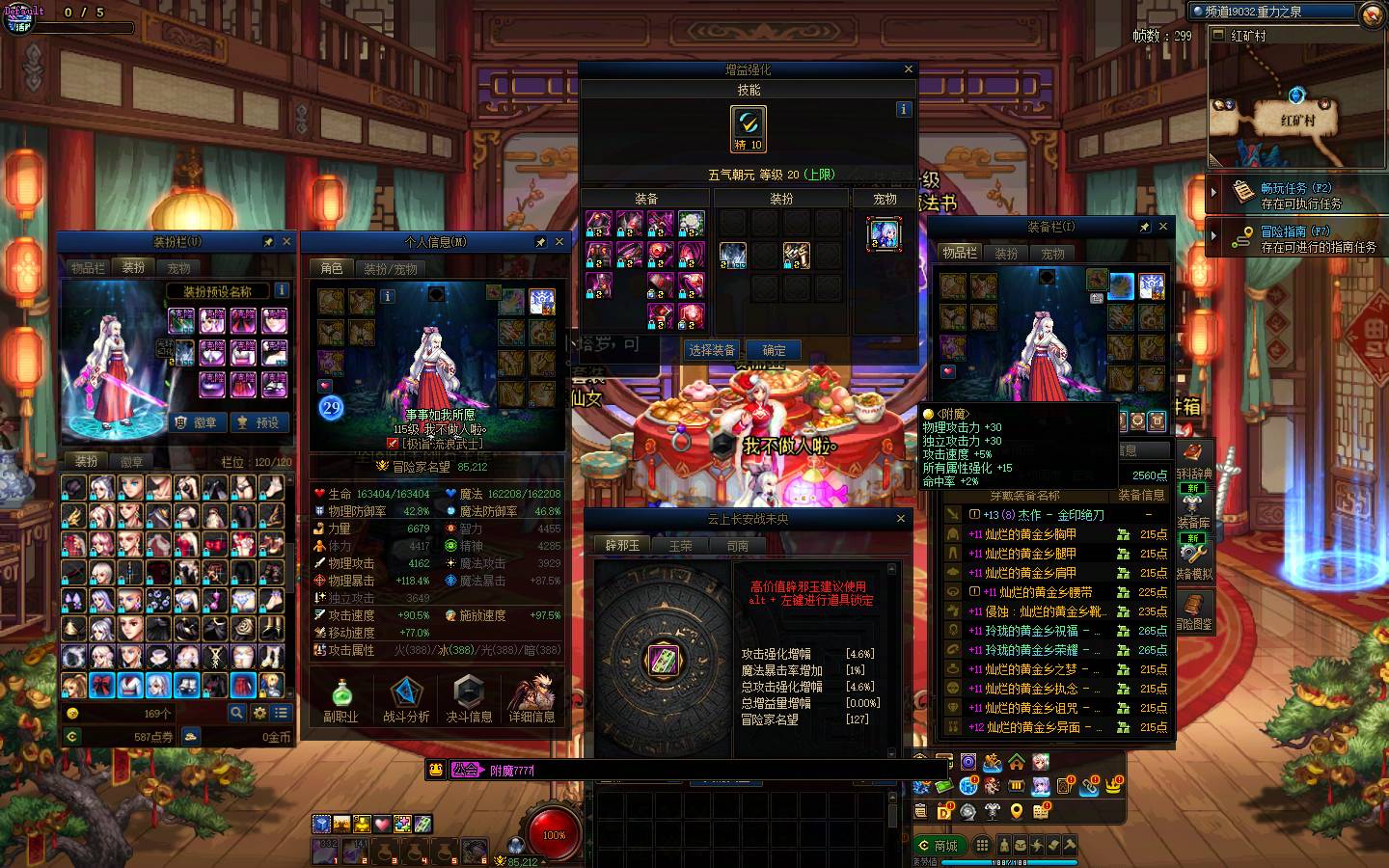1389x868 pixels.
Task: Select the 角色 tab in personal info
Action: (331, 269)
